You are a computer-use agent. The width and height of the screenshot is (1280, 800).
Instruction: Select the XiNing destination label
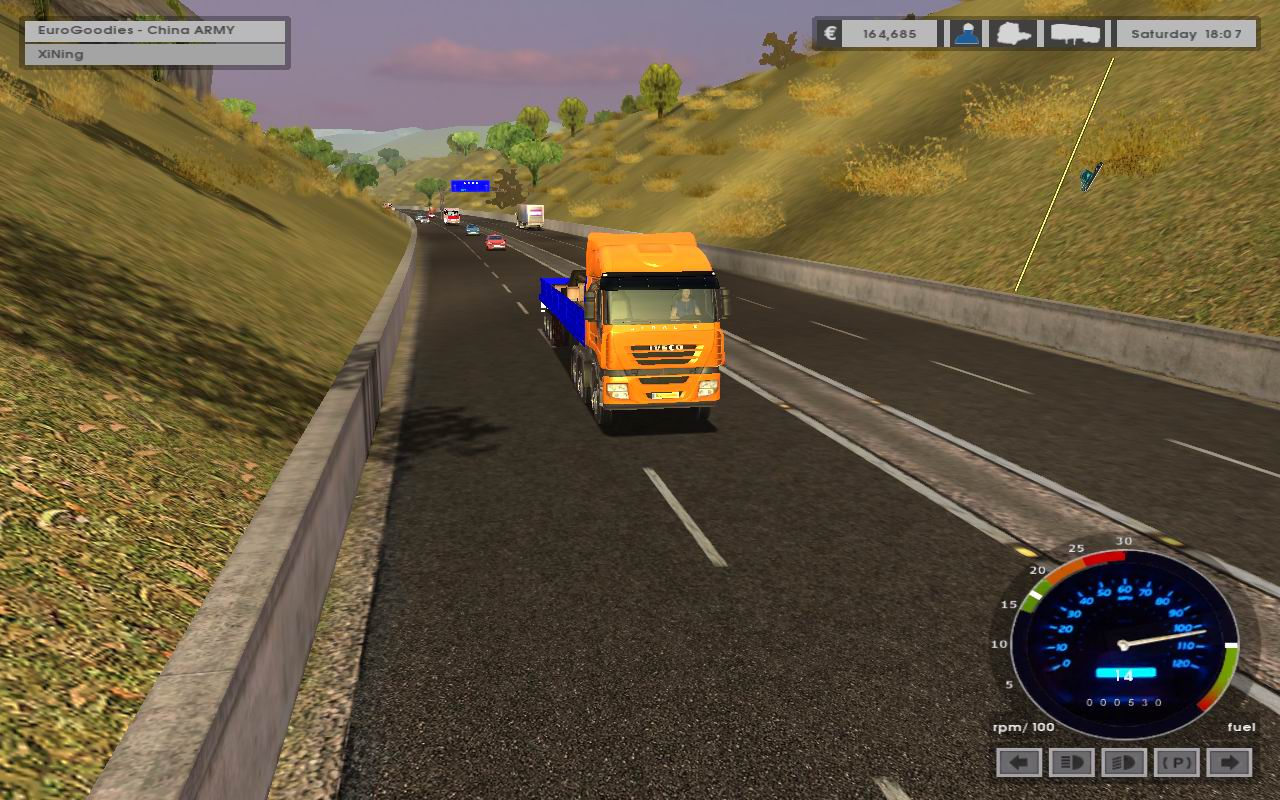point(156,54)
